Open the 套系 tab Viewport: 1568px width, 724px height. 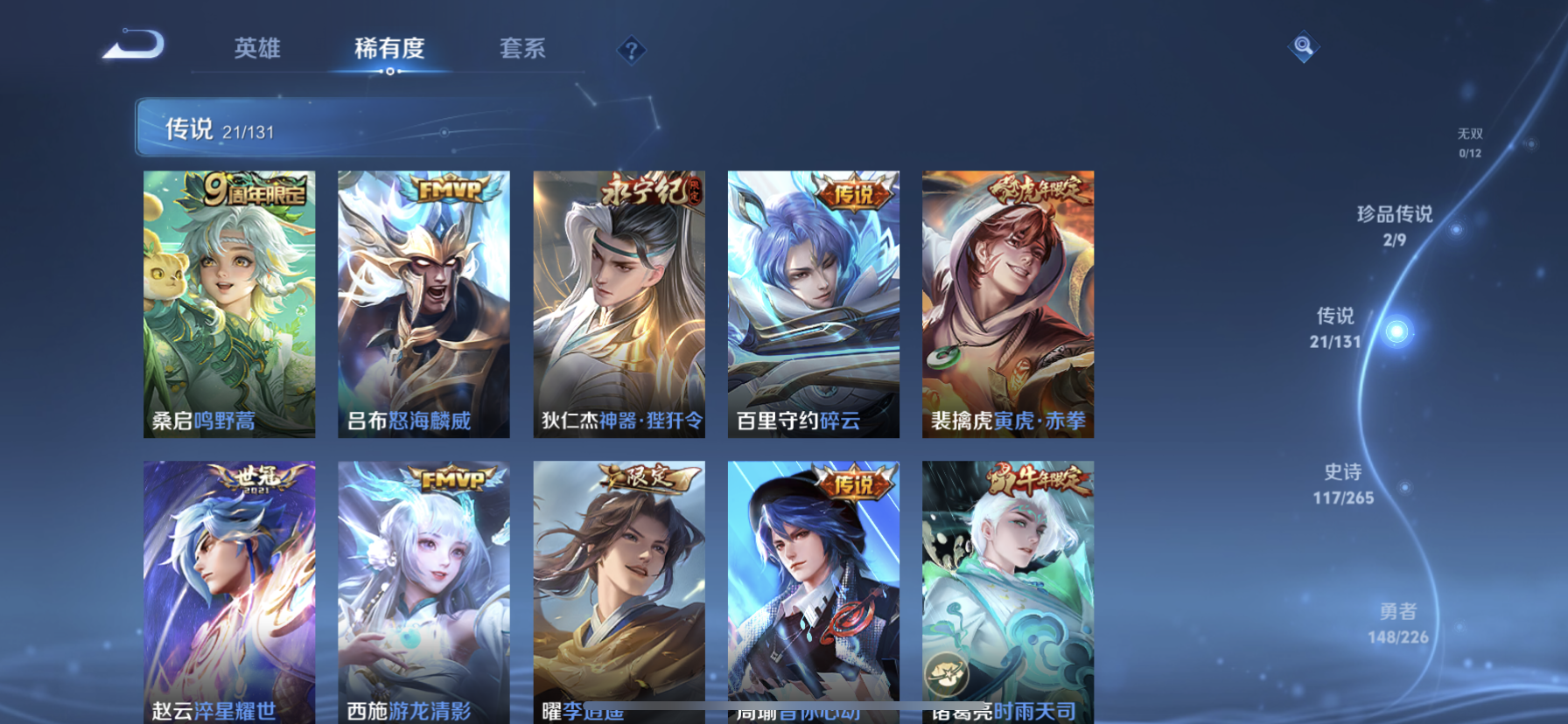(522, 50)
